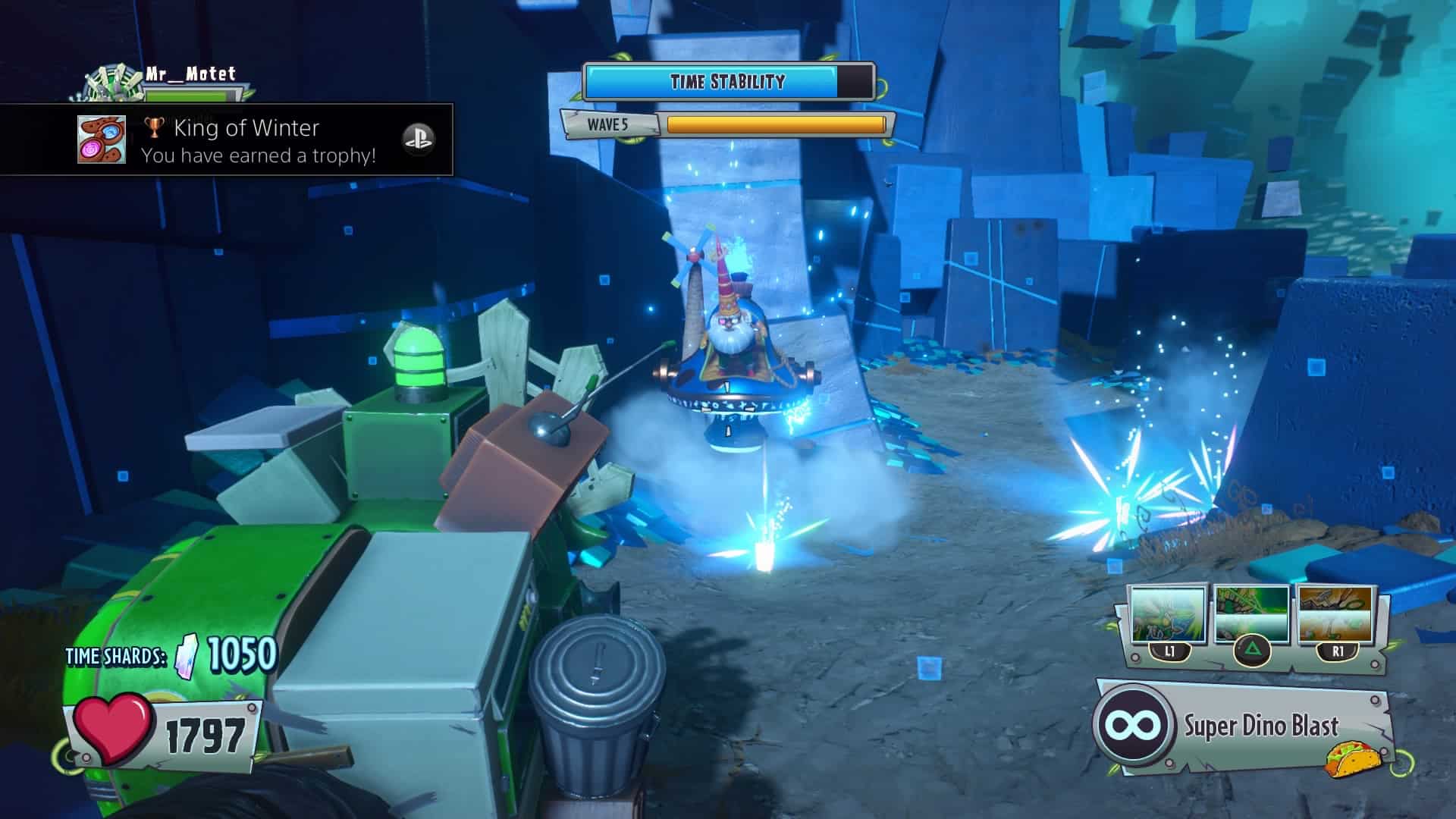Activate the leftmost blue-green burst ability
Viewport: 1456px width, 819px height.
coord(1168,616)
